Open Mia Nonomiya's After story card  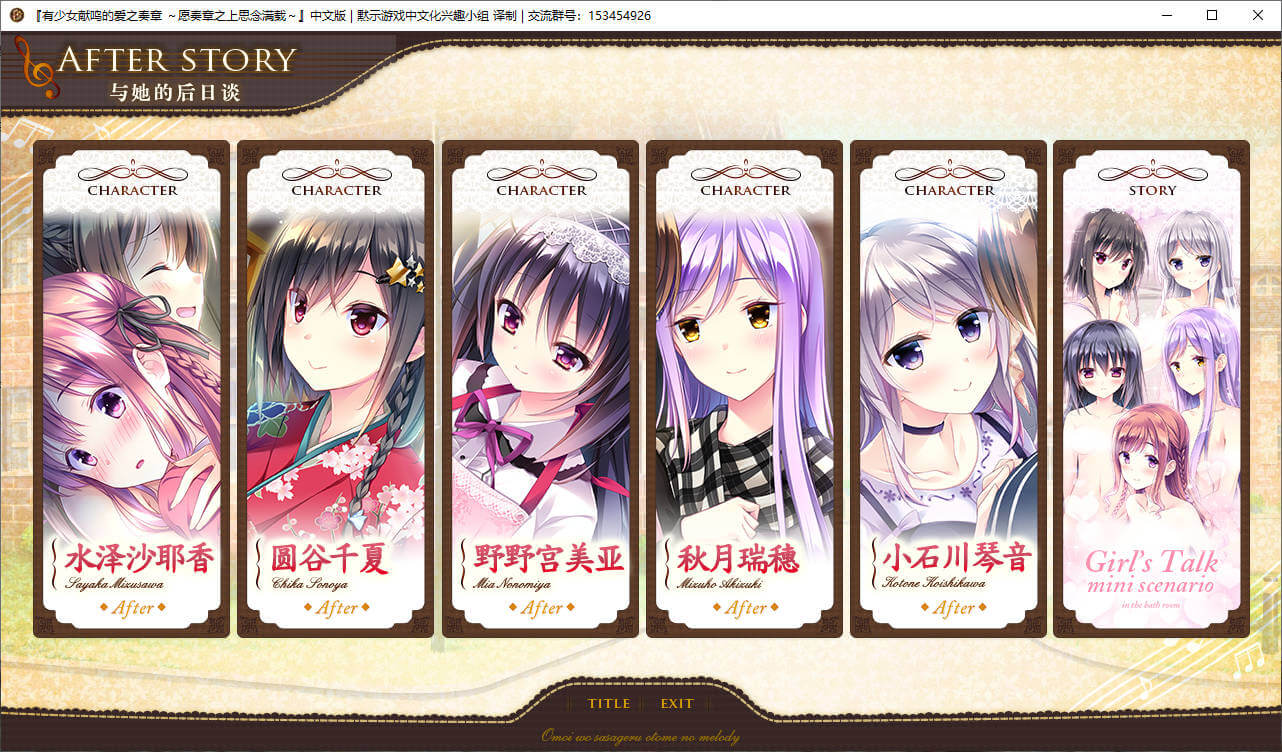pyautogui.click(x=541, y=390)
